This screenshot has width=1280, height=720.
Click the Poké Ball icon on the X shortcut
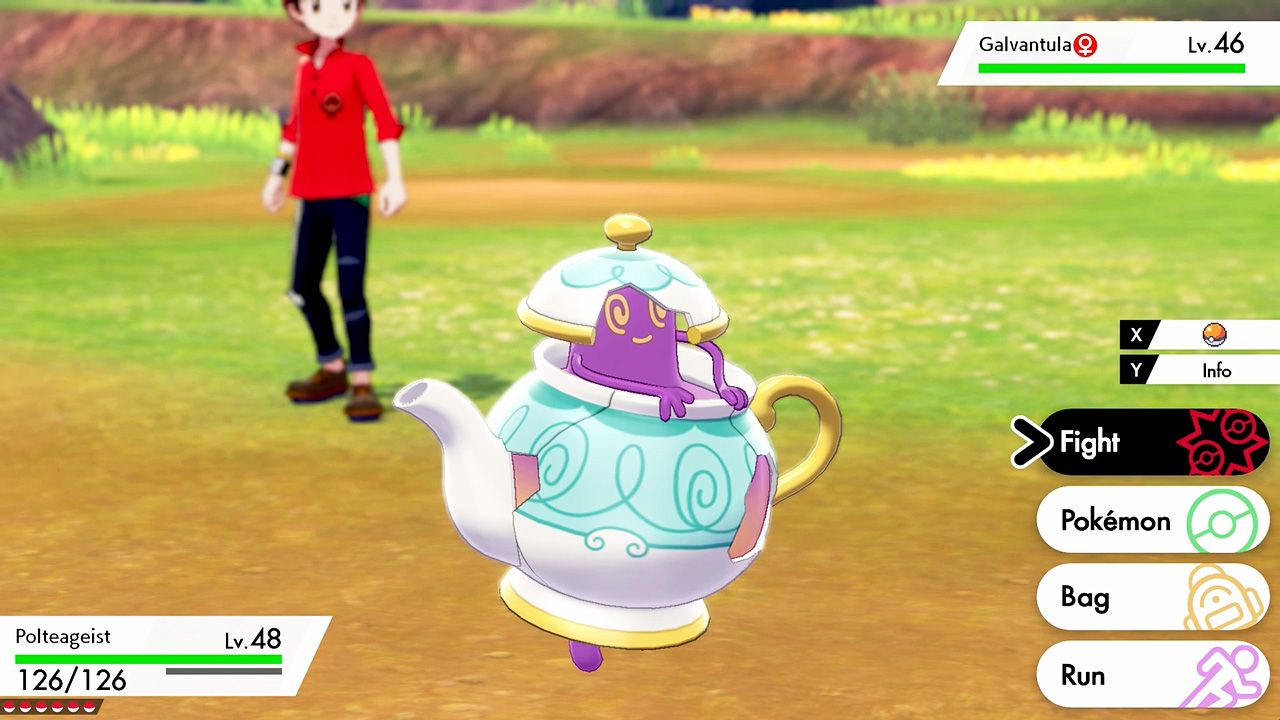pyautogui.click(x=1213, y=334)
